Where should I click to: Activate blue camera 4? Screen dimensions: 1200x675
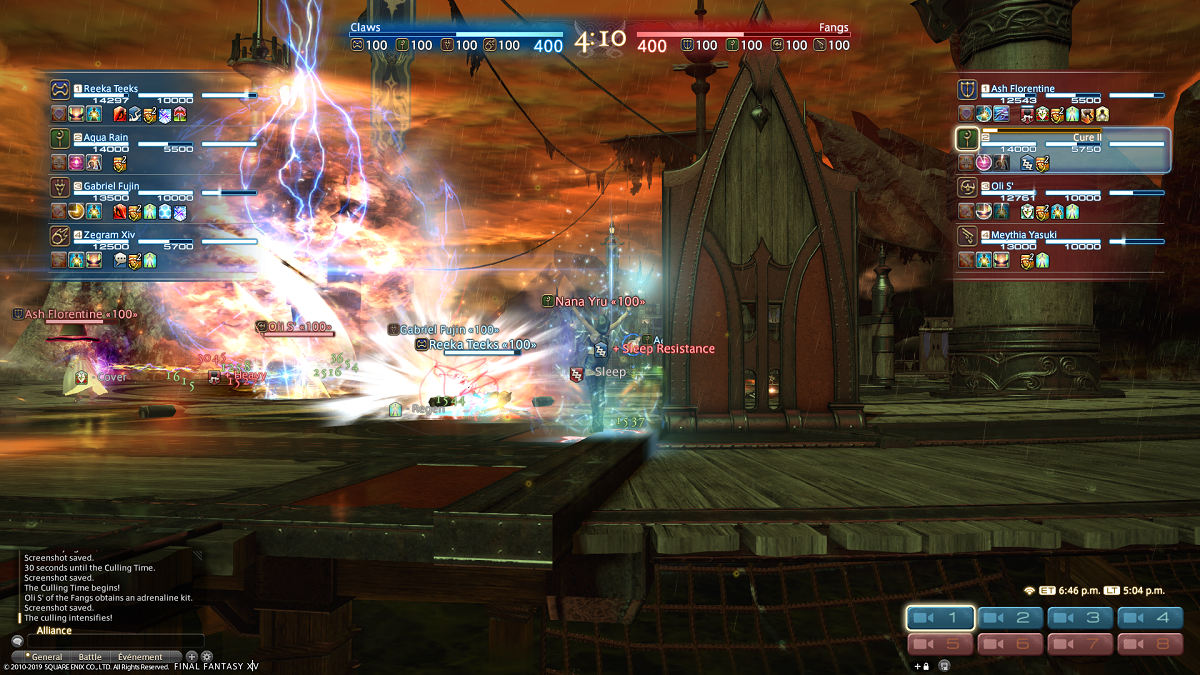1150,618
